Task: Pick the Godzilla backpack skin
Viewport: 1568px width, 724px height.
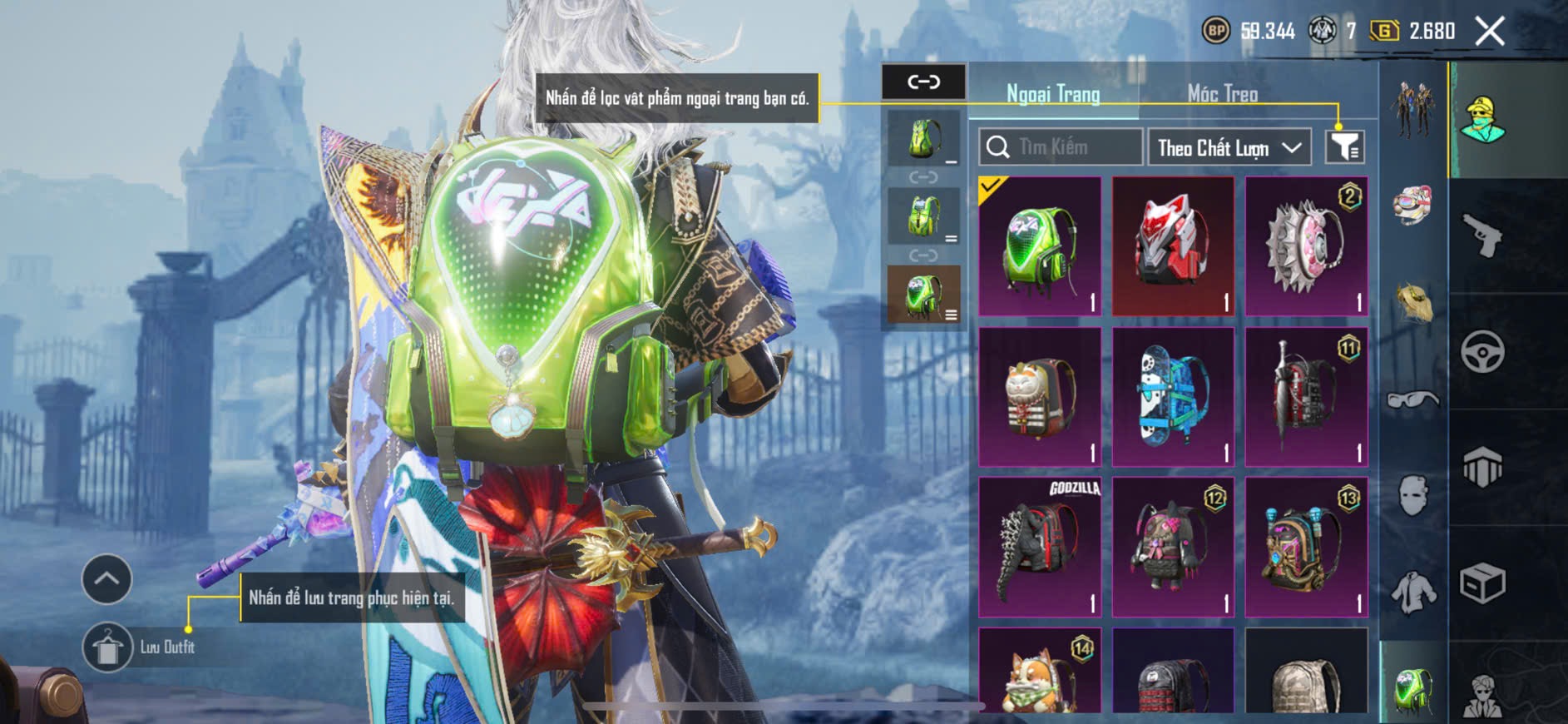Action: click(1040, 547)
